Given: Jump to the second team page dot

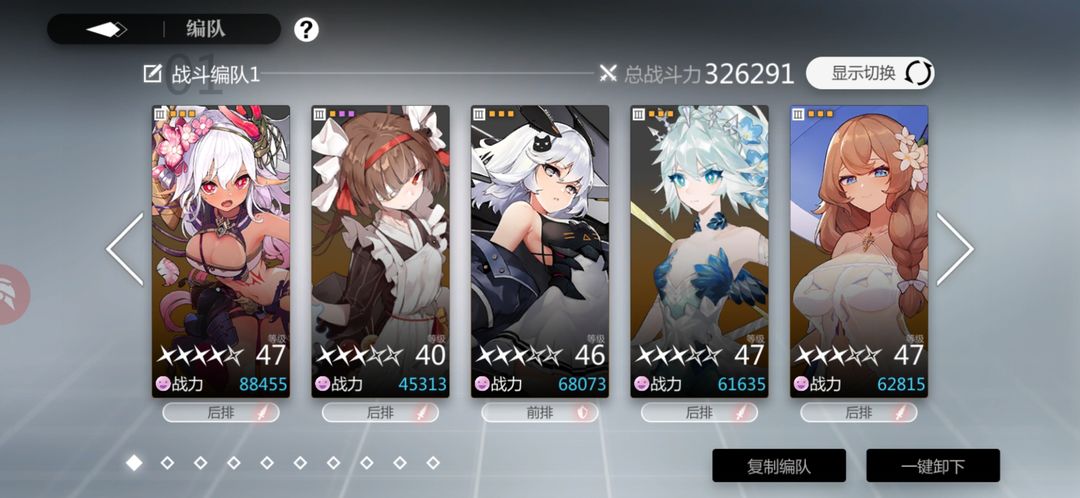Looking at the screenshot, I should click(x=167, y=463).
